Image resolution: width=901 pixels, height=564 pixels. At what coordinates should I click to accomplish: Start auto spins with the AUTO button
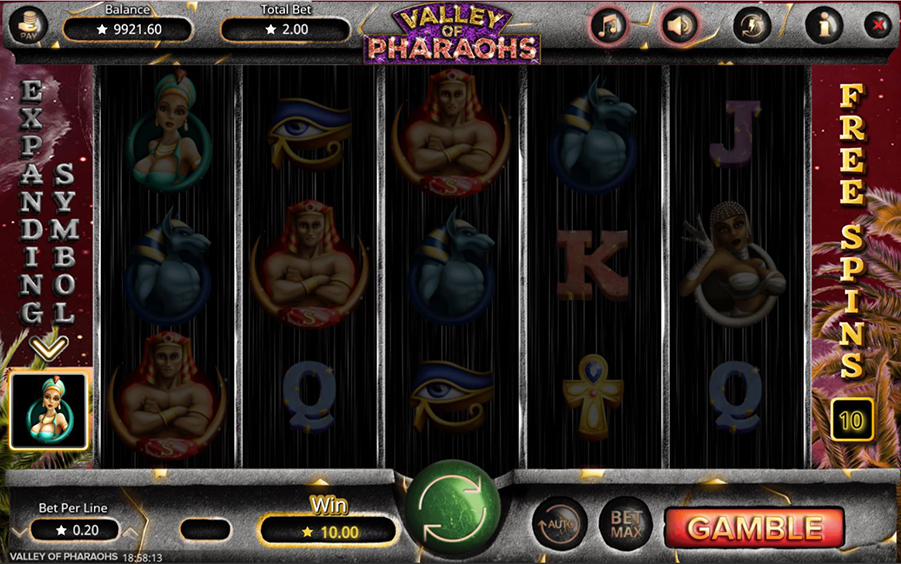(558, 524)
